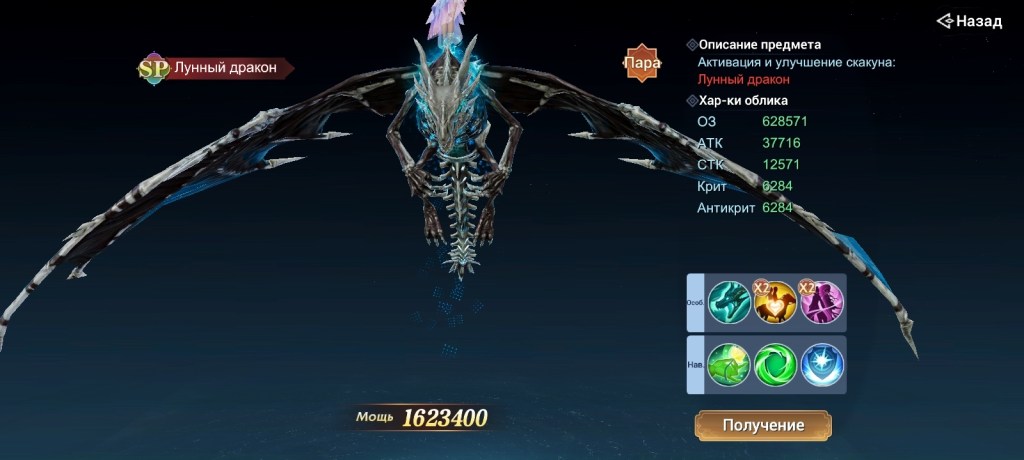Choose the purple embracing couple trait icon

tap(822, 302)
